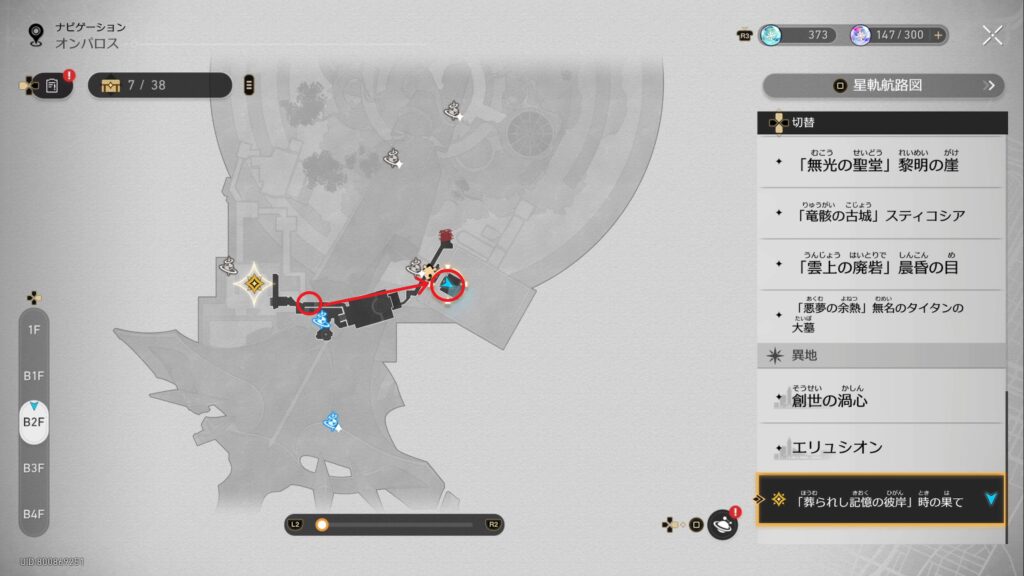View the B4F floor layout
The image size is (1024, 576).
point(34,513)
